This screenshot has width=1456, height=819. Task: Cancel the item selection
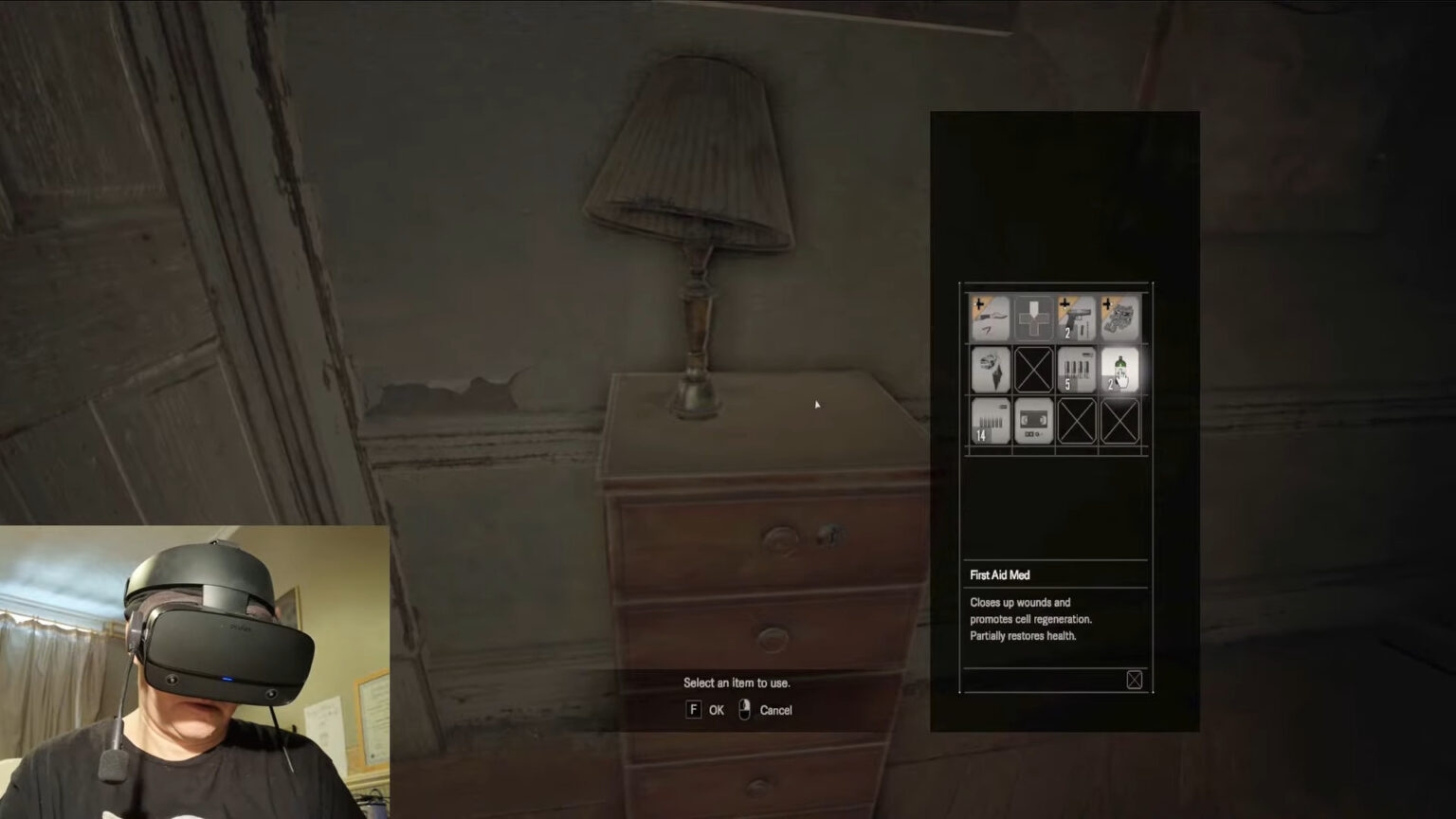click(776, 710)
